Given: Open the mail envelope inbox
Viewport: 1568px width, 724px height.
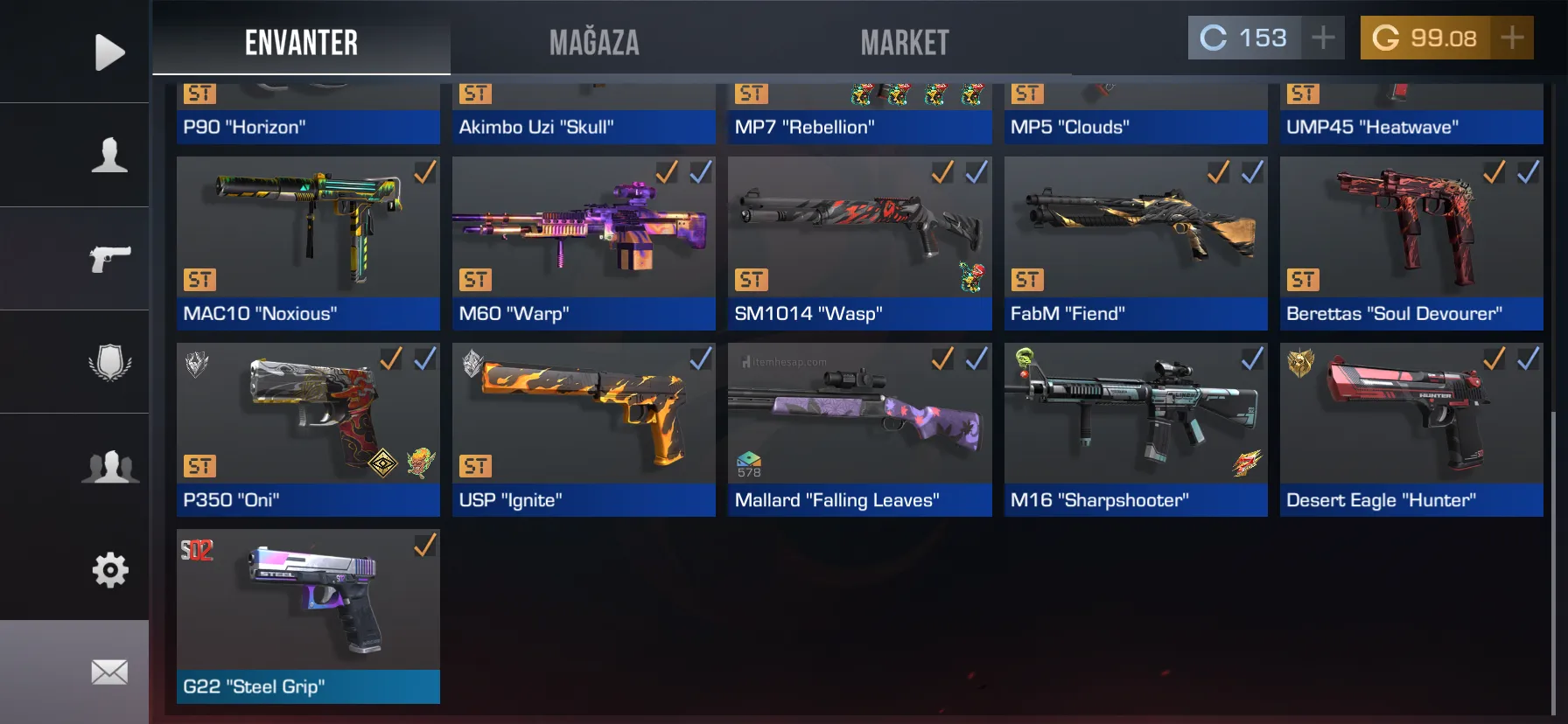Looking at the screenshot, I should (x=109, y=672).
